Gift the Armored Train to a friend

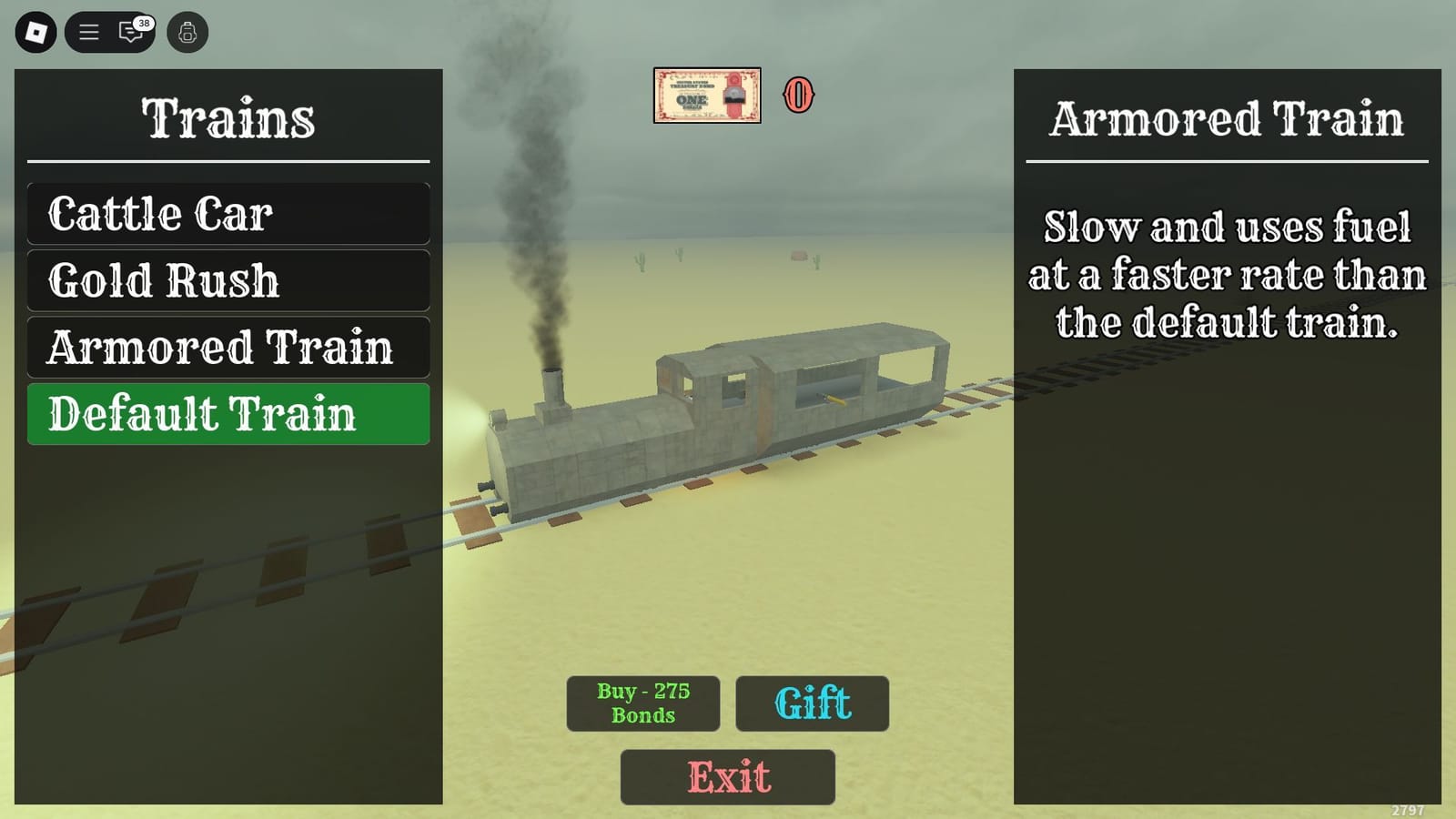coord(813,703)
